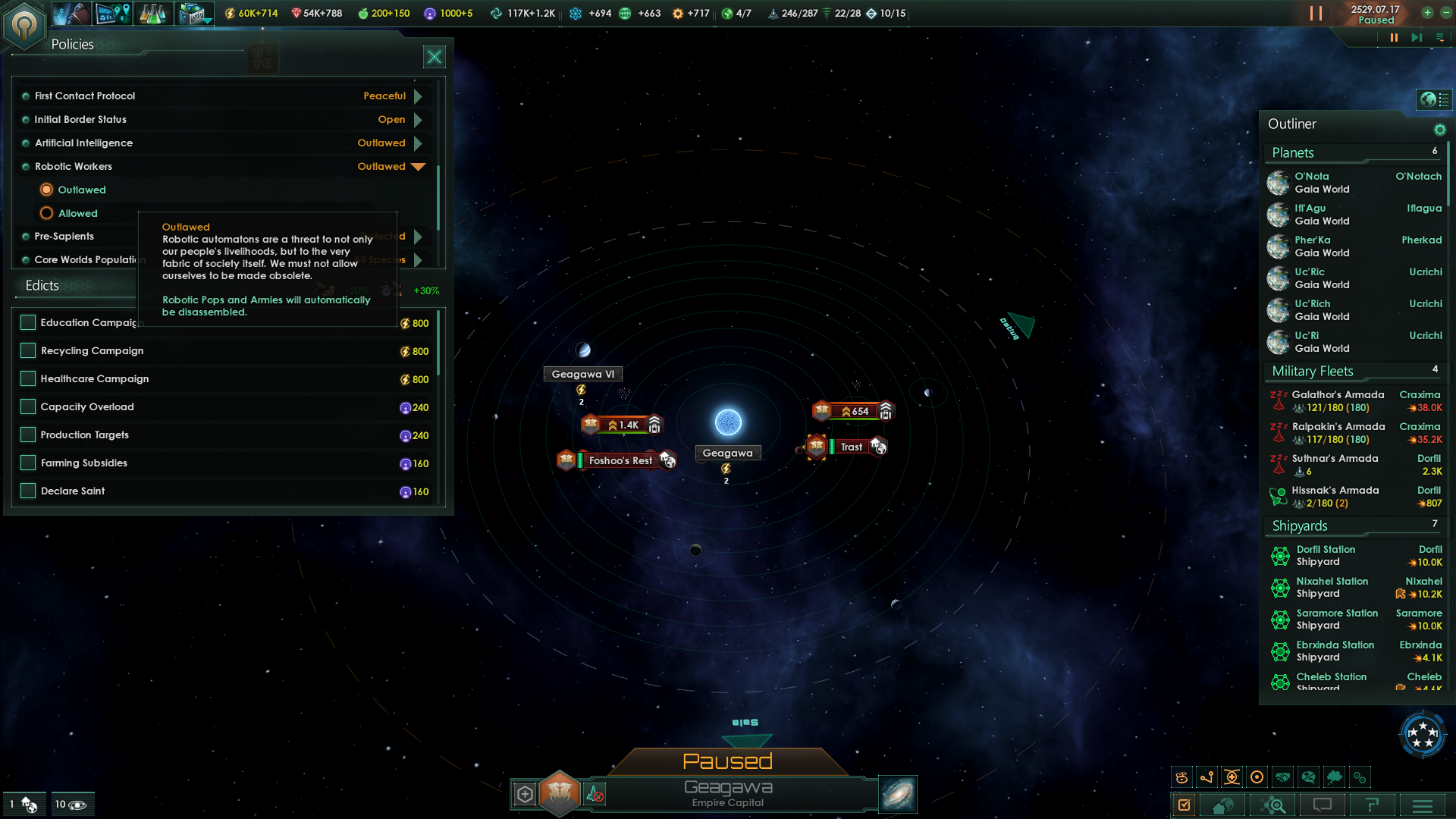Open the diplomacy handshake map mode icon
The height and width of the screenshot is (819, 1456).
coord(1284,777)
